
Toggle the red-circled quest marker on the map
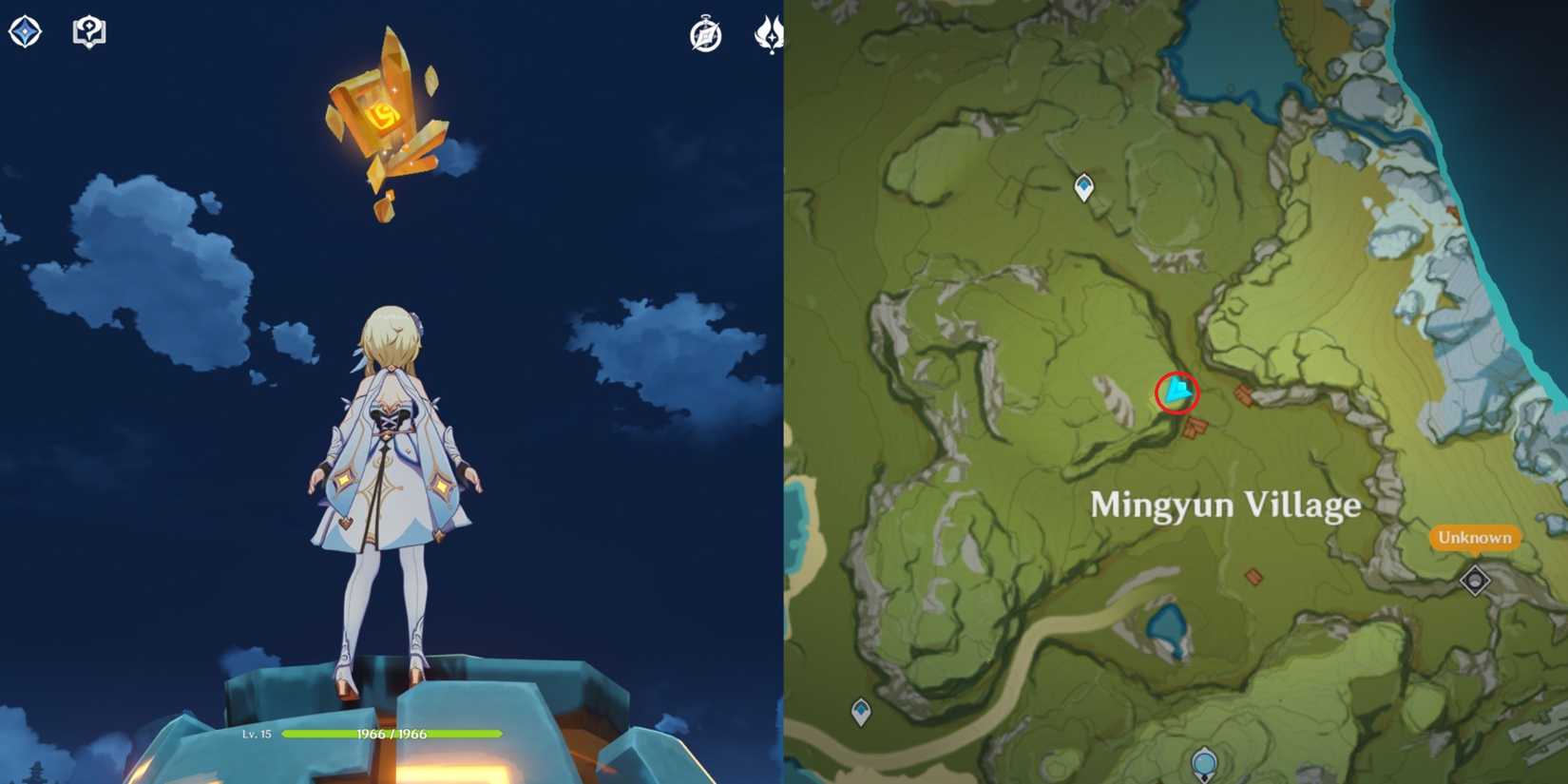click(1176, 392)
